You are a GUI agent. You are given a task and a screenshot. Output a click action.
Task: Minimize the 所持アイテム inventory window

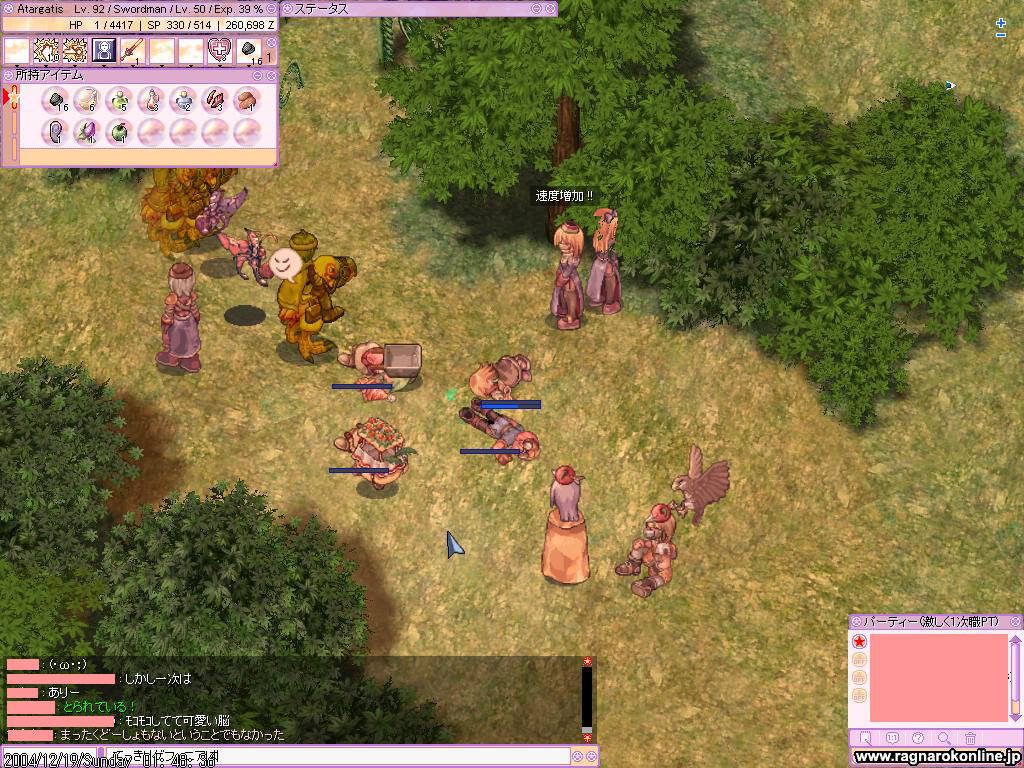pos(259,75)
